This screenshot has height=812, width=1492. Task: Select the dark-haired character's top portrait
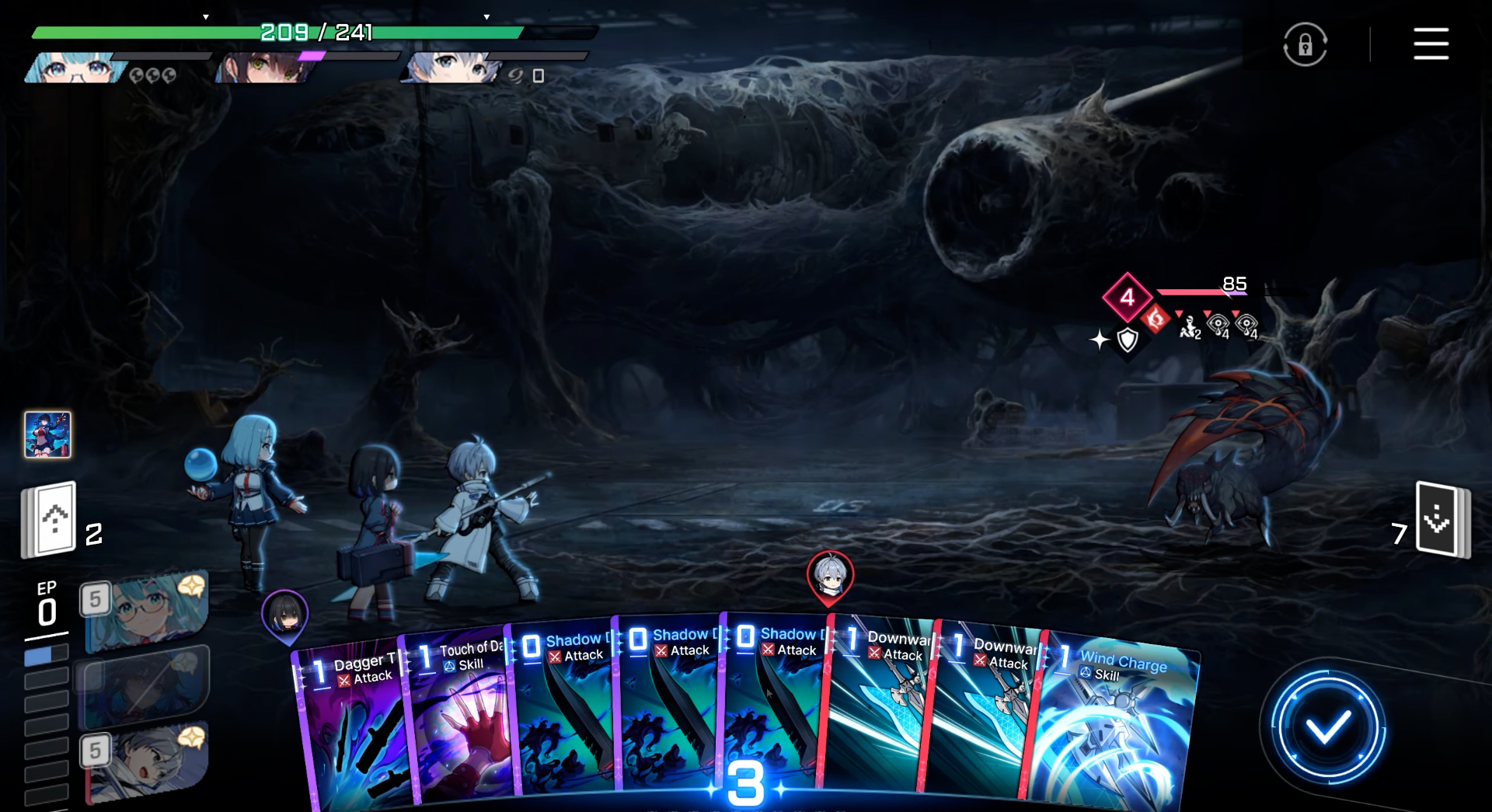click(264, 68)
